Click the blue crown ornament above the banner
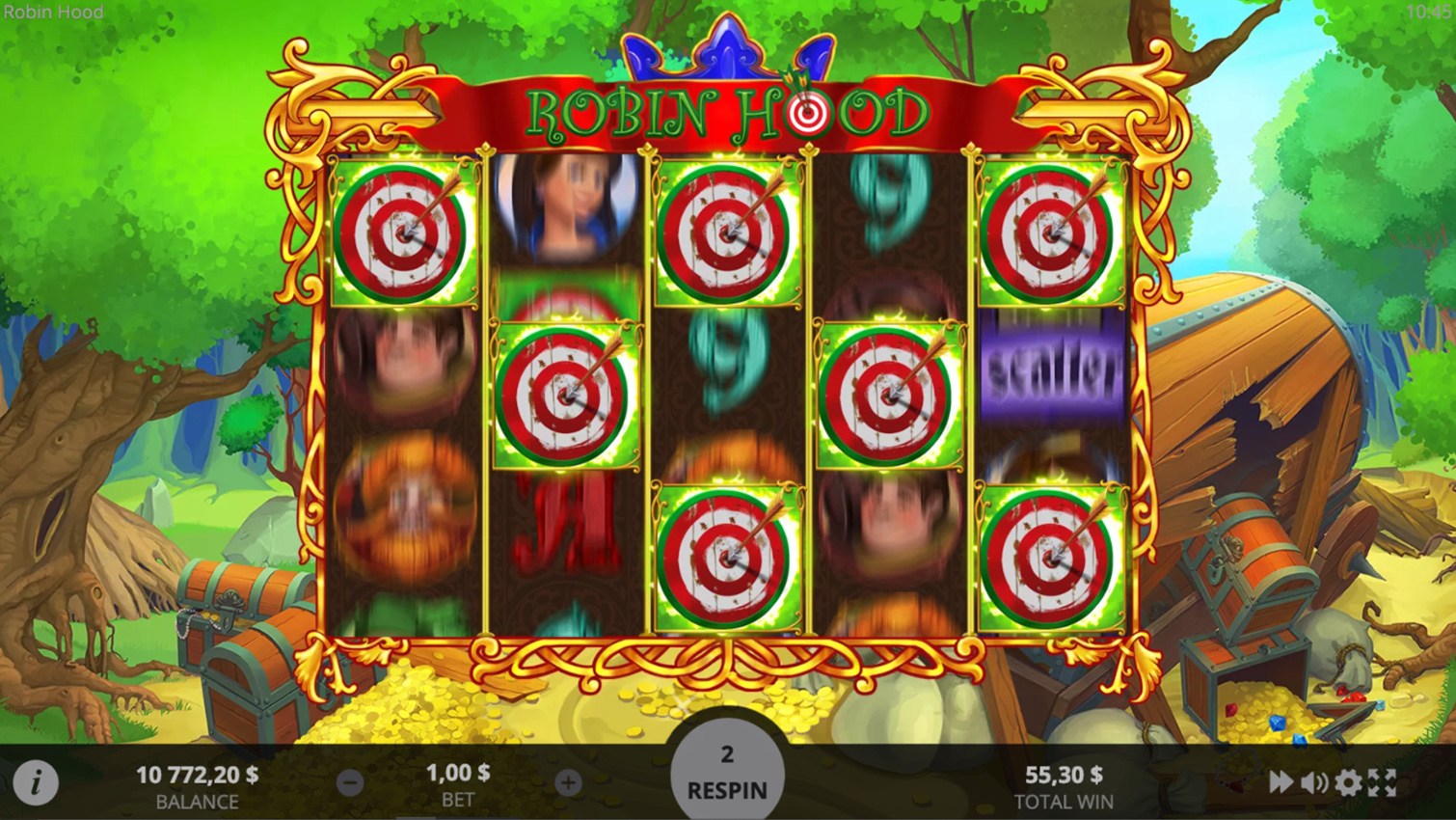This screenshot has height=820, width=1456. pos(725,48)
